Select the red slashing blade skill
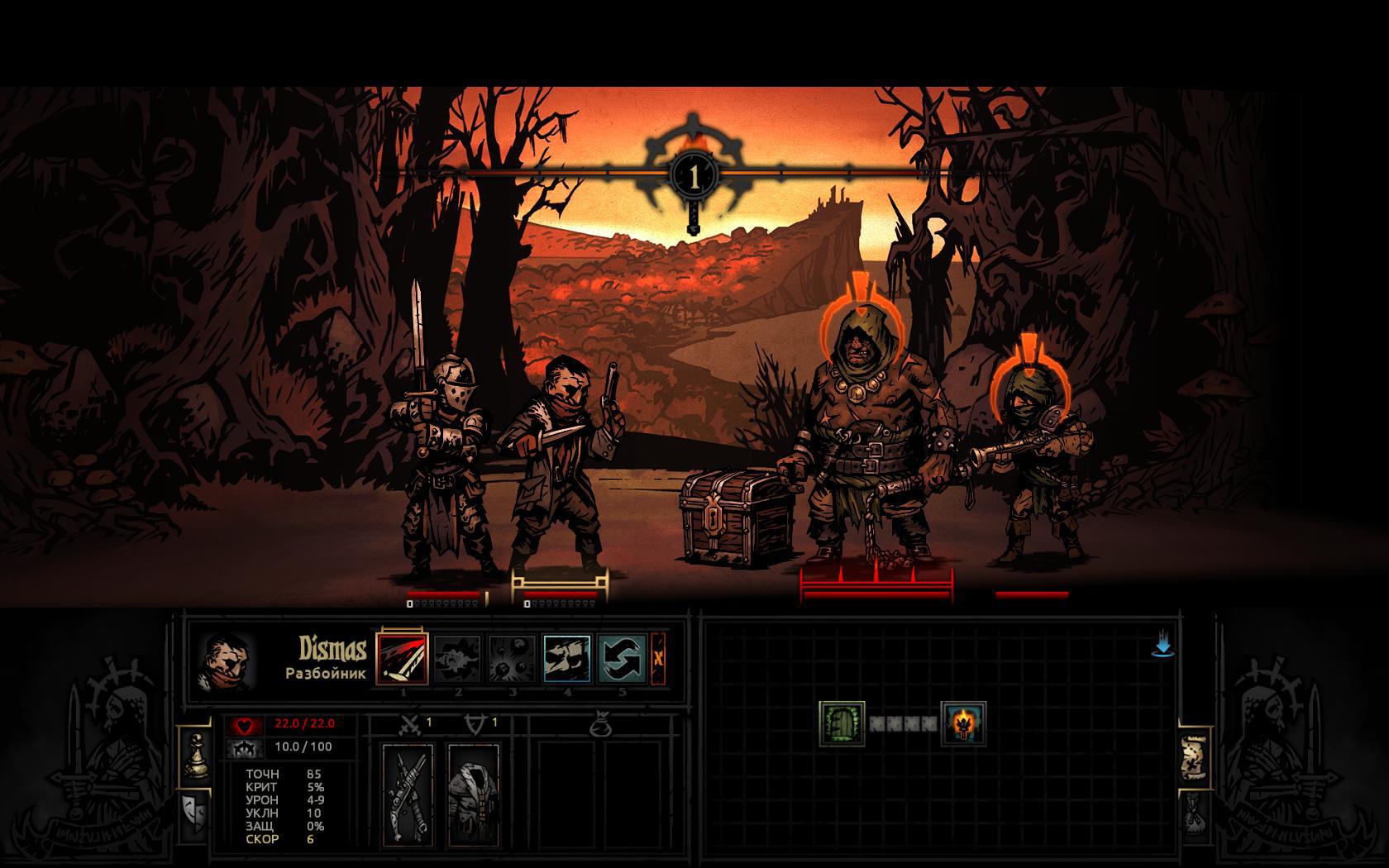Screen dimensions: 1389x868 tap(402, 658)
